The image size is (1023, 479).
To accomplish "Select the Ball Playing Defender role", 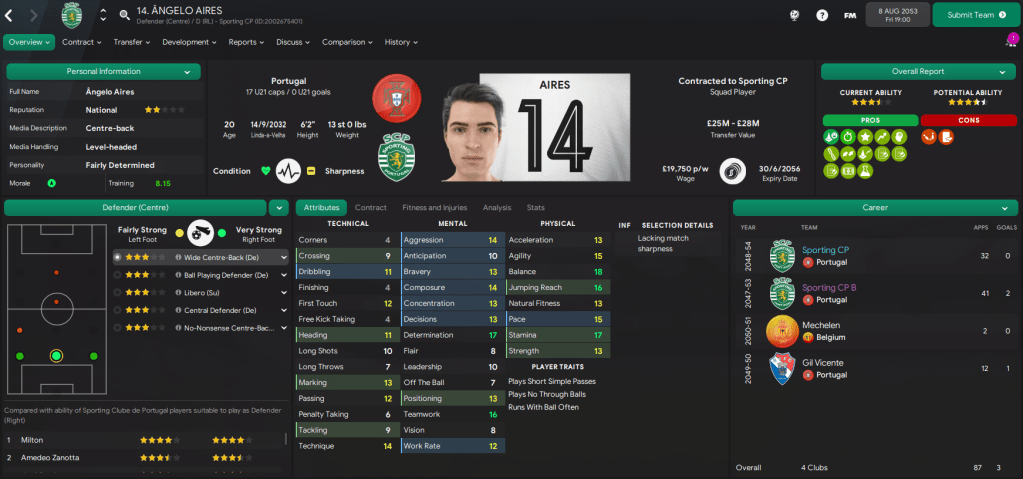I will point(202,274).
